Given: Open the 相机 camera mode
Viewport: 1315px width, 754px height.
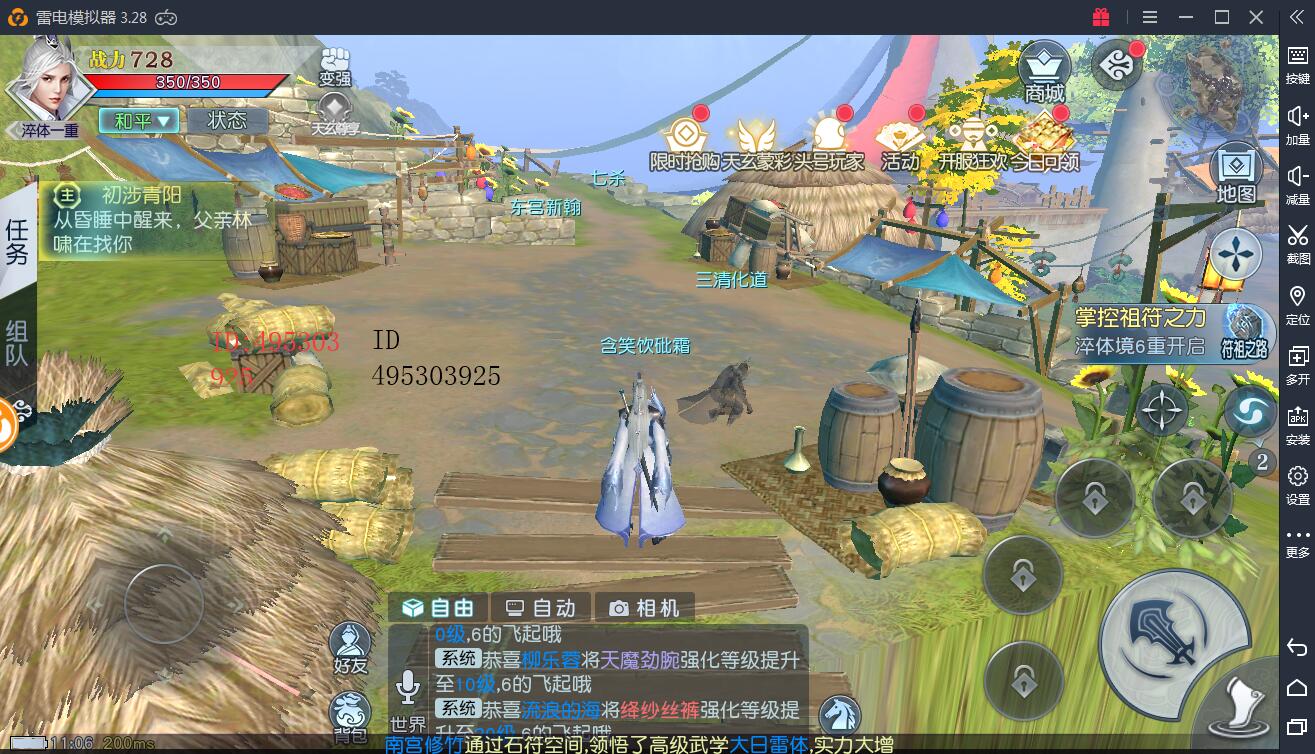Looking at the screenshot, I should pyautogui.click(x=645, y=608).
